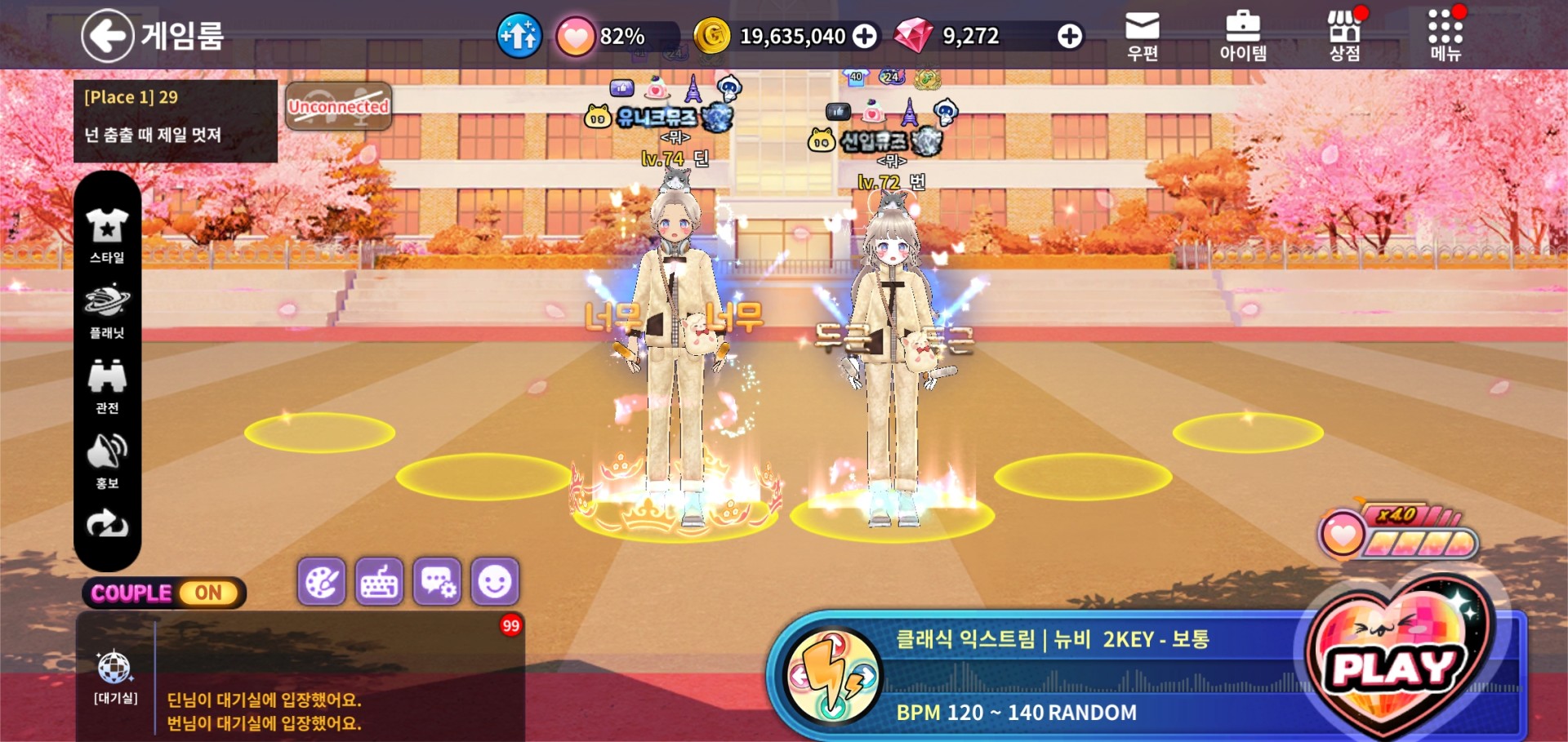Open the 메뉴 dotted grid menu
Screen dimensions: 1568x742
point(1445,37)
